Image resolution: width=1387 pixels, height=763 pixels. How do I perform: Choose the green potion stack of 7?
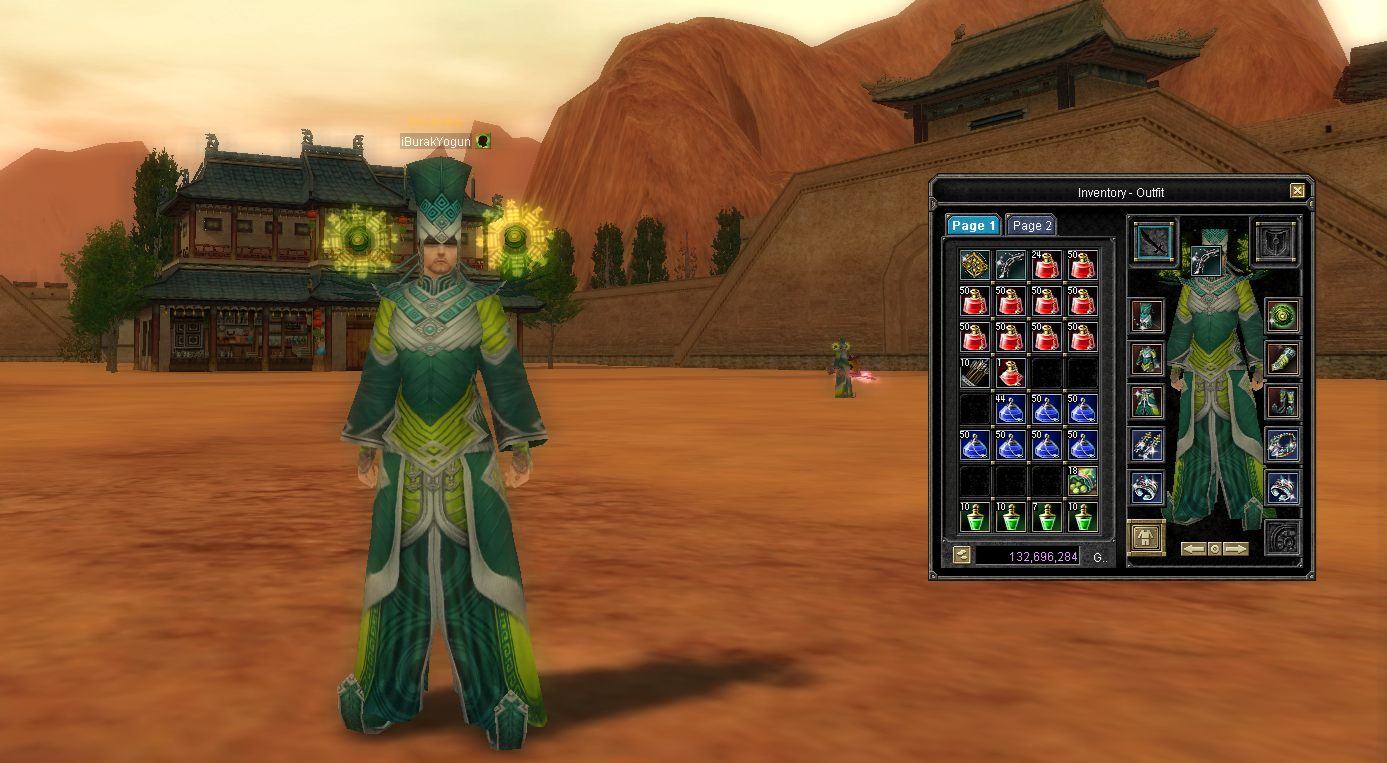pos(1046,517)
